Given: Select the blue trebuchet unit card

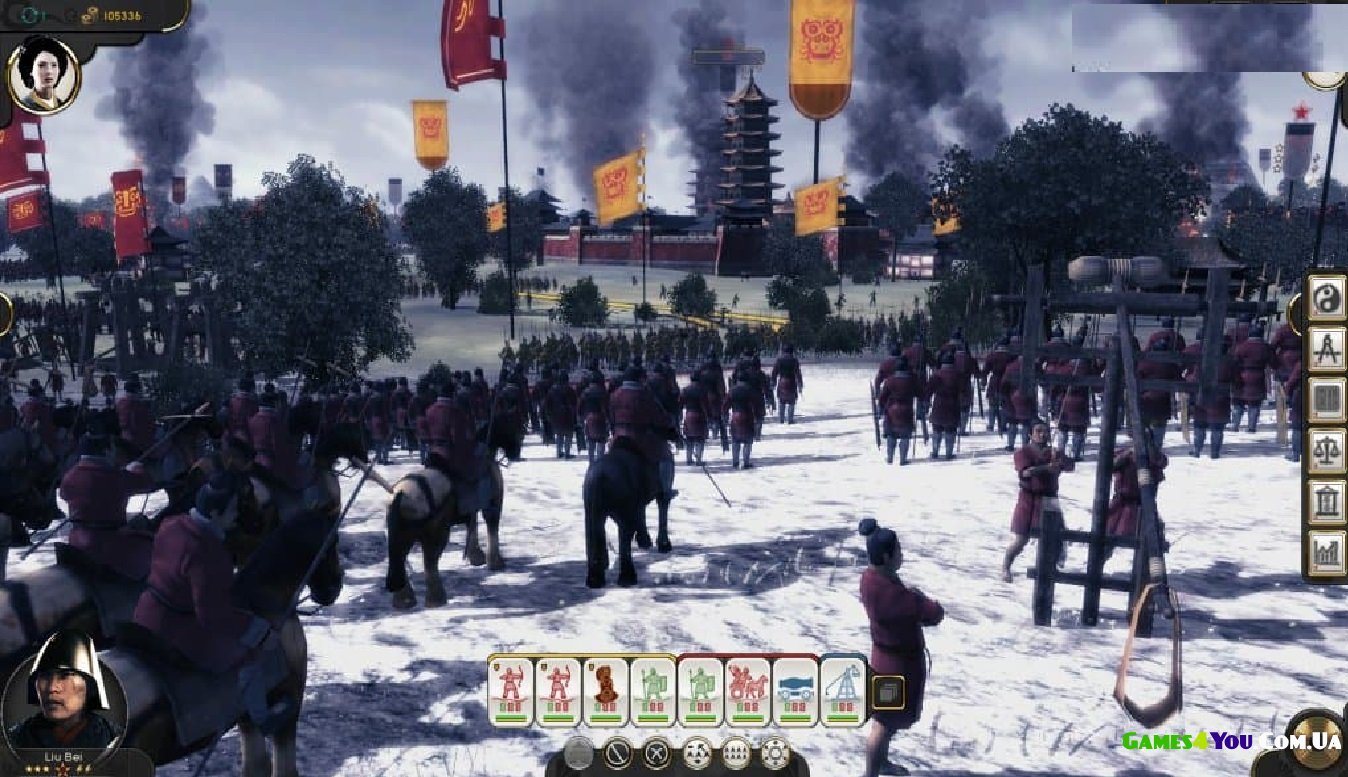Looking at the screenshot, I should coord(843,690).
